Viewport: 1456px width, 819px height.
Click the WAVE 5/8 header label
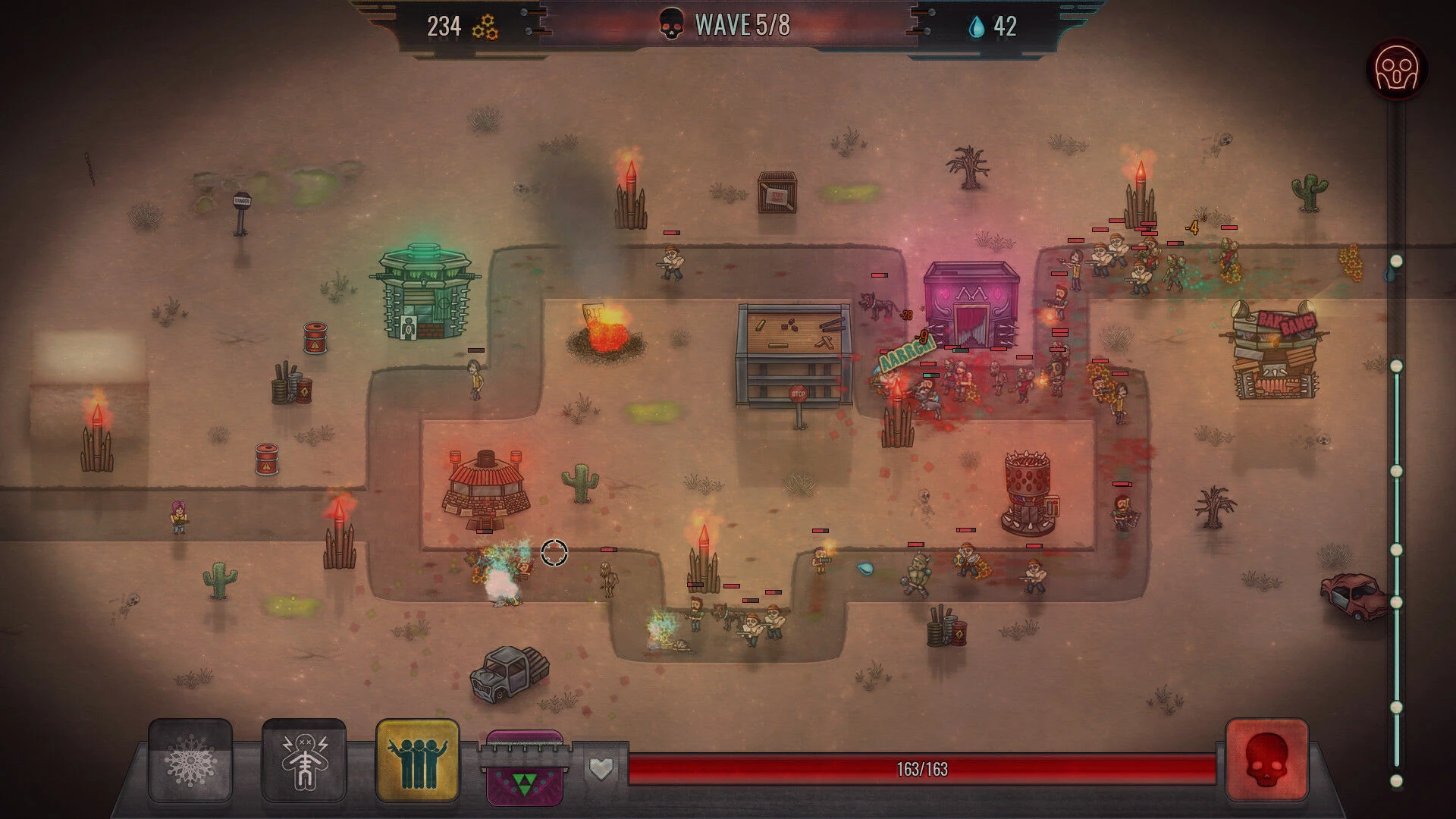[742, 24]
